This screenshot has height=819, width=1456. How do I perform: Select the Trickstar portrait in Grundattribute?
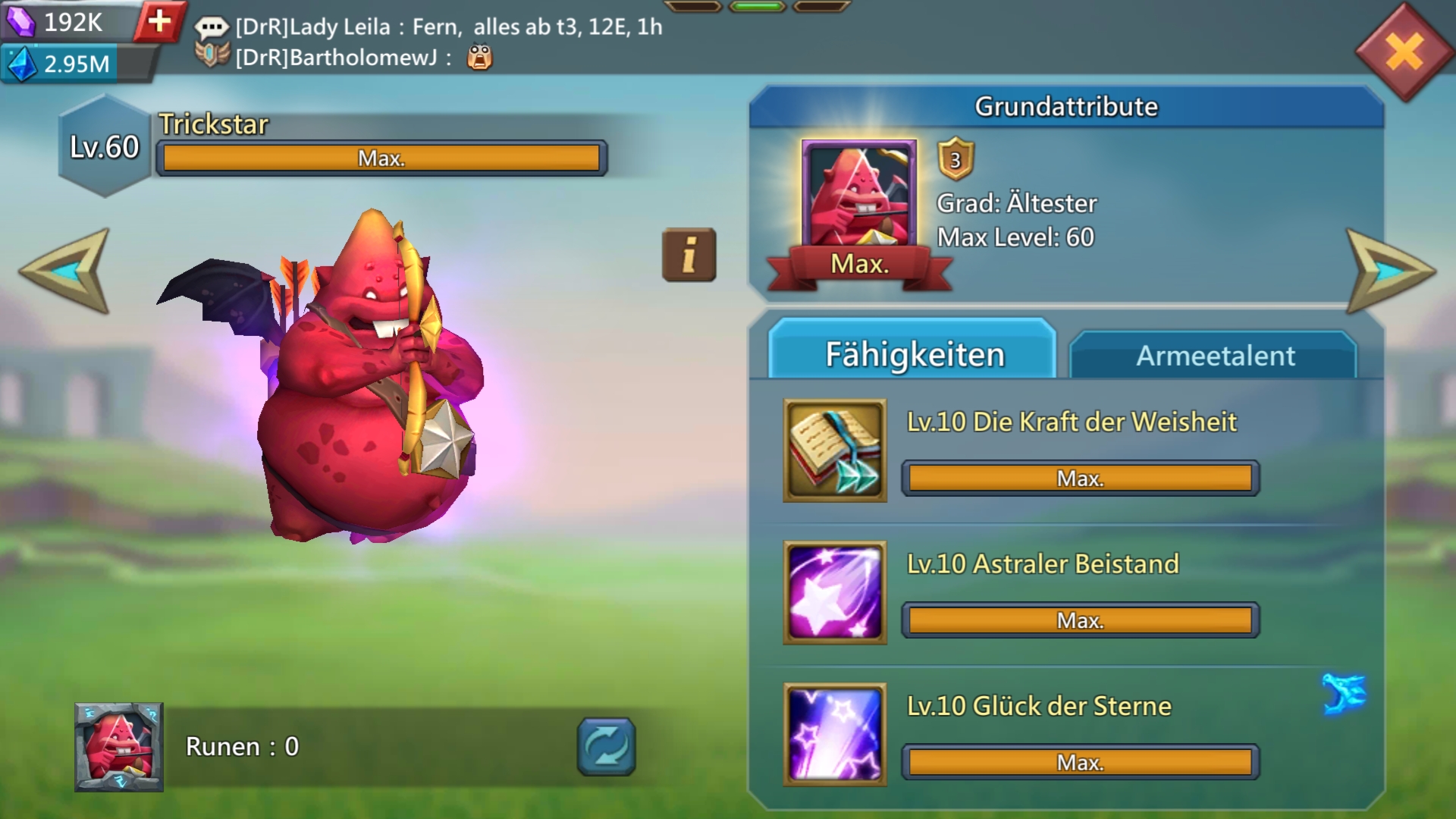tap(858, 196)
